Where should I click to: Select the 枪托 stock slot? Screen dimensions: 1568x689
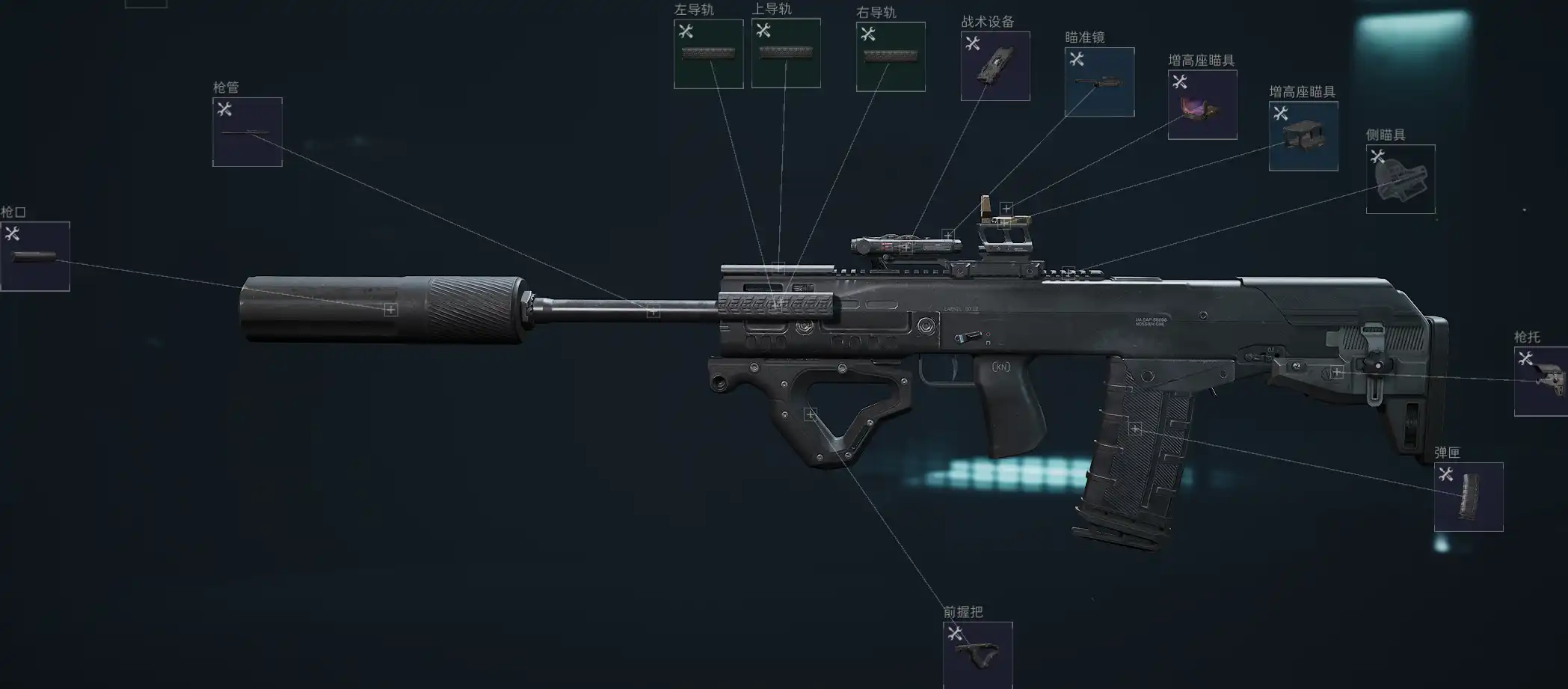coord(1542,382)
